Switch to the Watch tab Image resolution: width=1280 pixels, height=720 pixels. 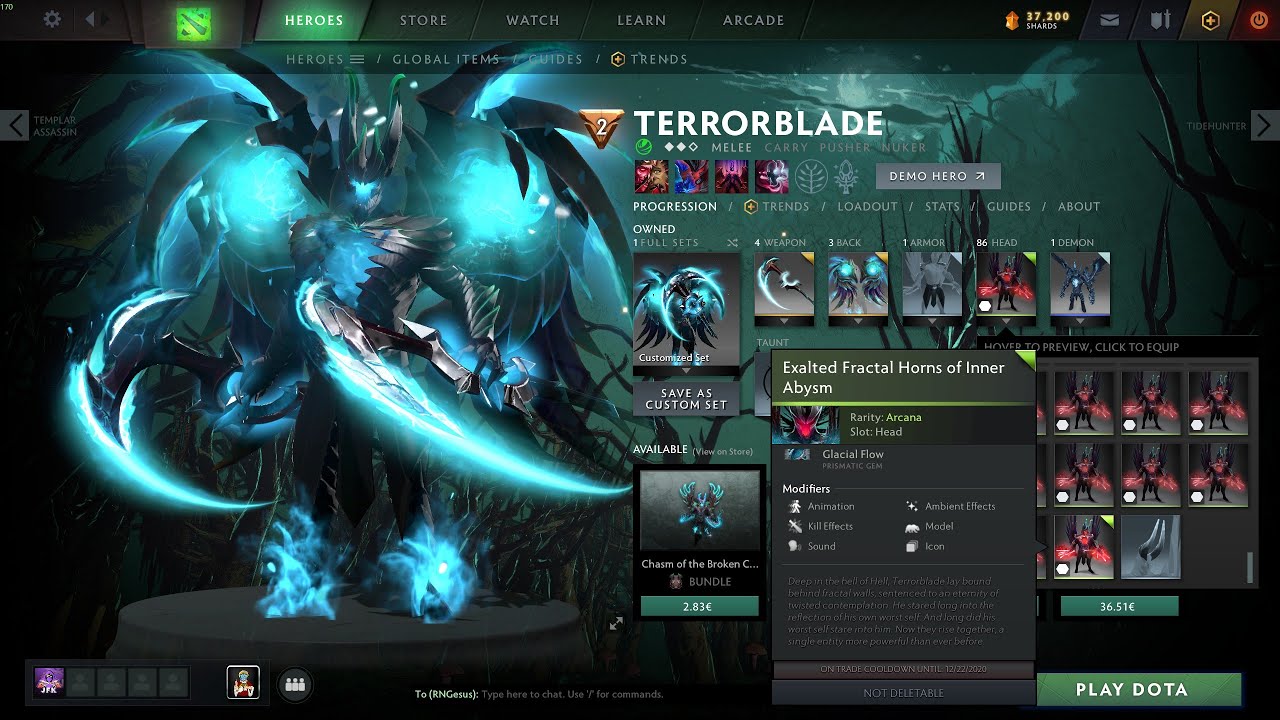click(532, 20)
